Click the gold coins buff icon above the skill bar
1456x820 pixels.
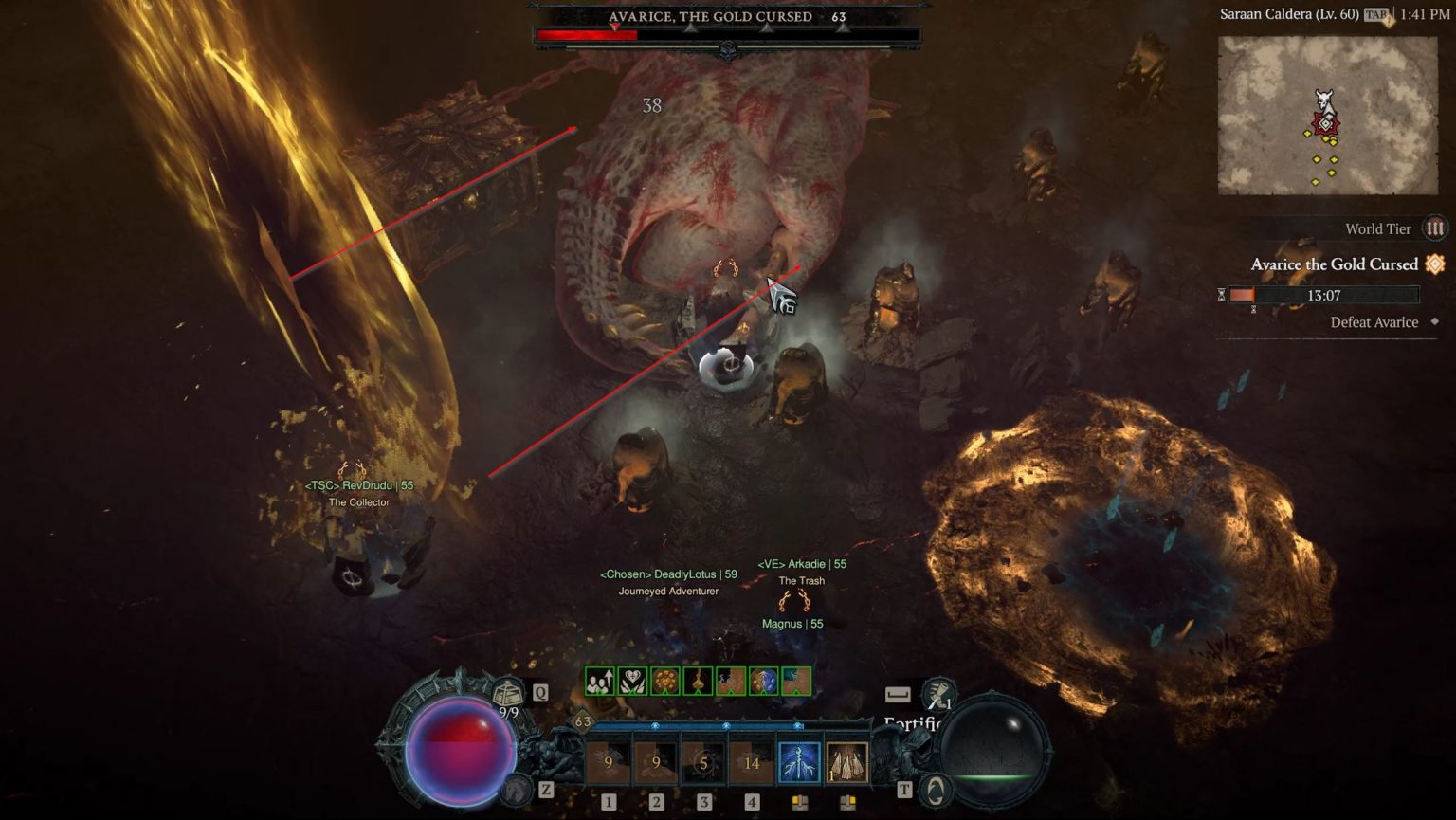point(665,681)
